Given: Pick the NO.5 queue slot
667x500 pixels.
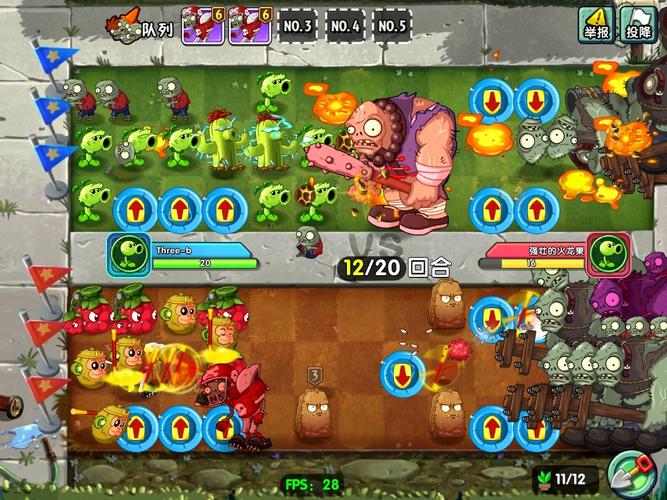Looking at the screenshot, I should (394, 26).
